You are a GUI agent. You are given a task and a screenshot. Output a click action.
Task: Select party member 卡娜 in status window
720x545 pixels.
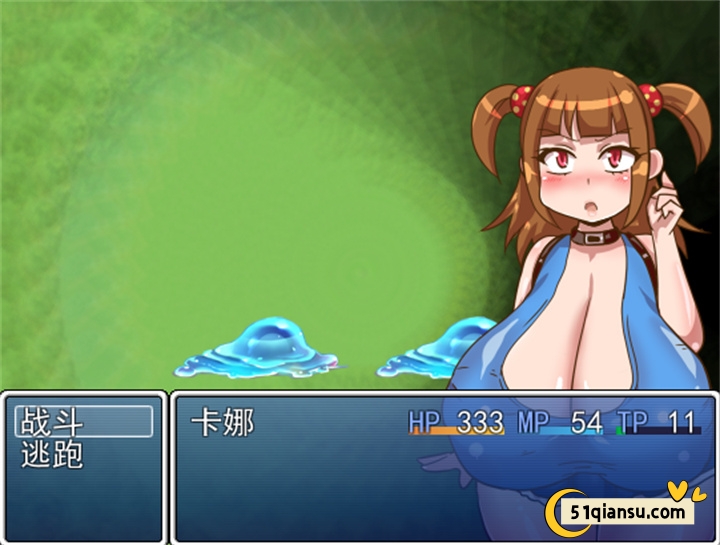pos(223,423)
